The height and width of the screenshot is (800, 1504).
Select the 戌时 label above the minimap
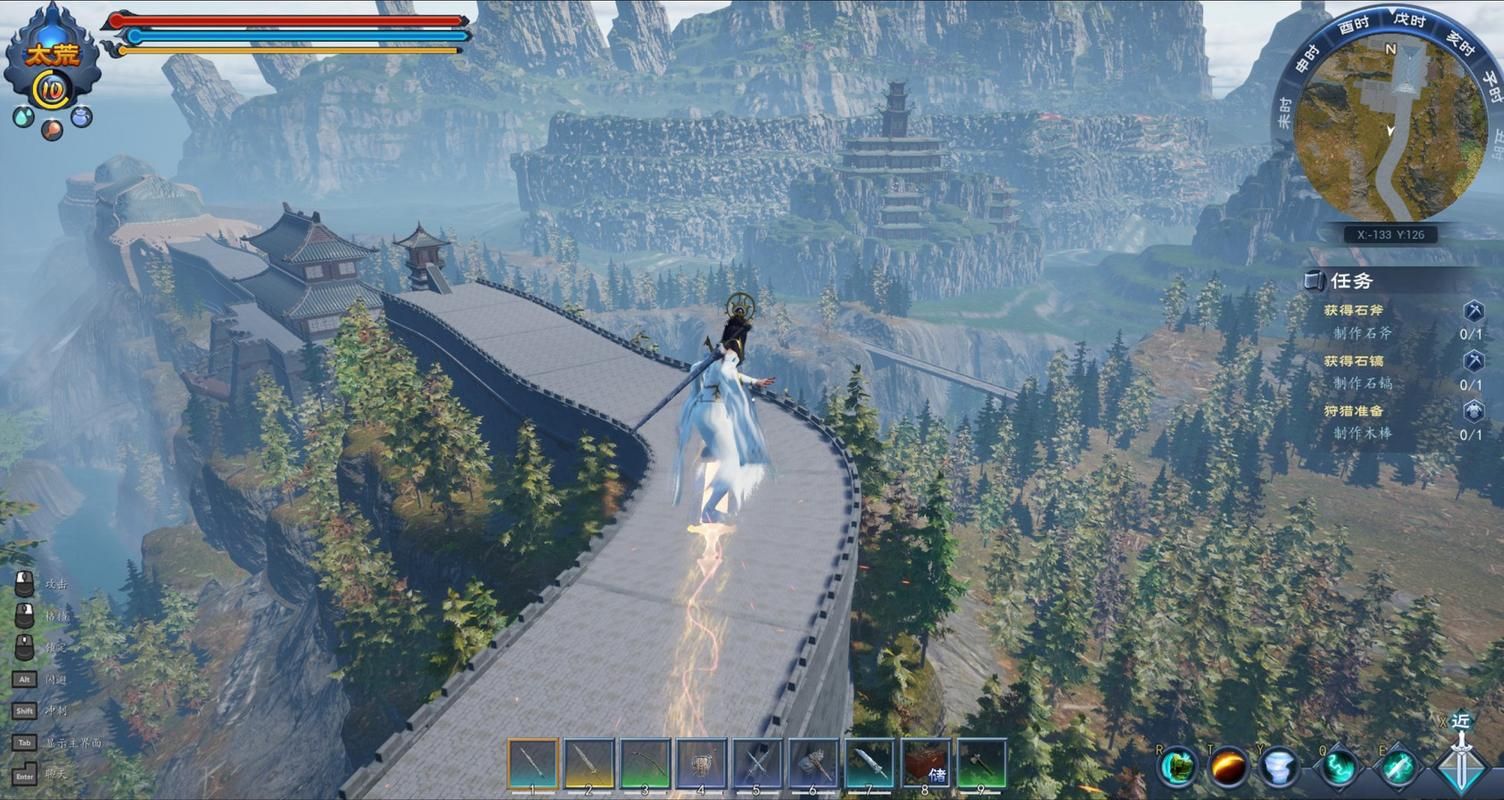tap(1411, 22)
